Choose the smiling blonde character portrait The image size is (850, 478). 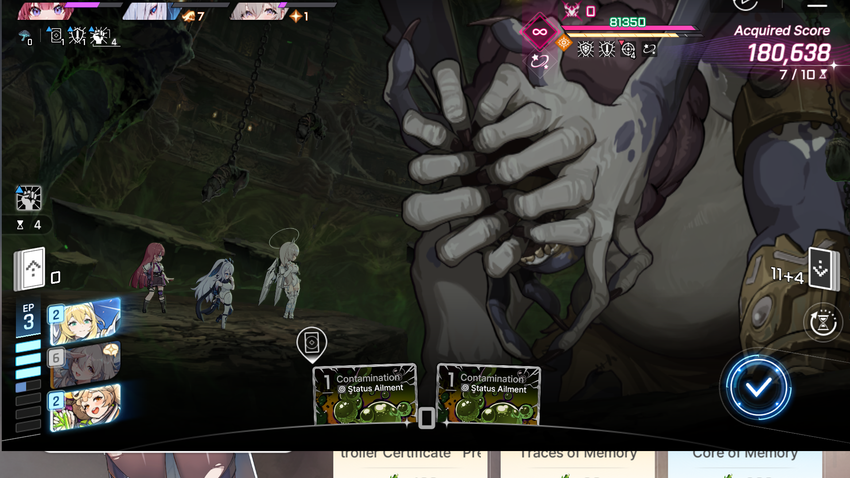(x=84, y=407)
